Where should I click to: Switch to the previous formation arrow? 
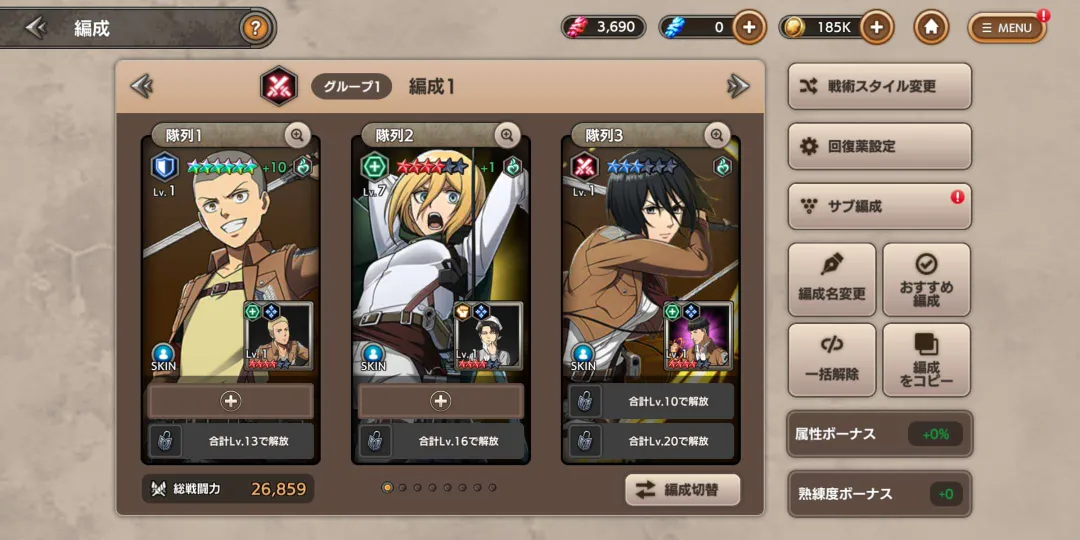point(142,87)
